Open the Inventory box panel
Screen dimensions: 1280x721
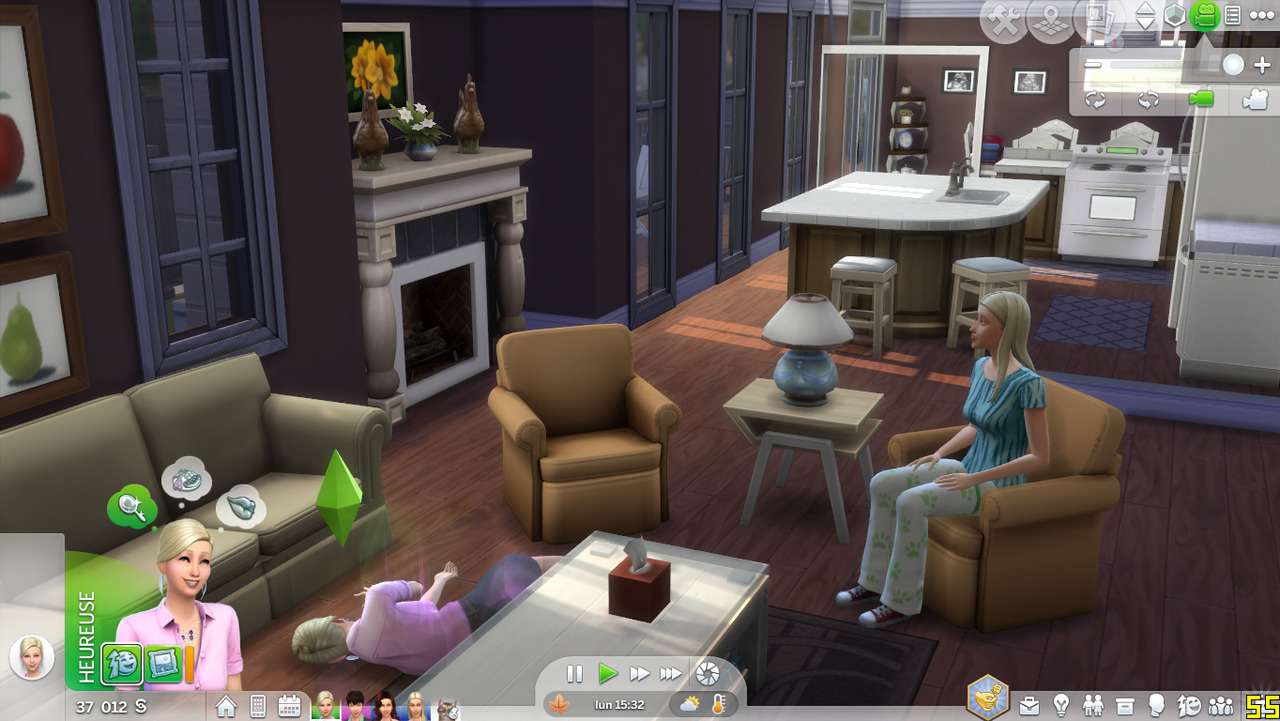tap(1125, 705)
